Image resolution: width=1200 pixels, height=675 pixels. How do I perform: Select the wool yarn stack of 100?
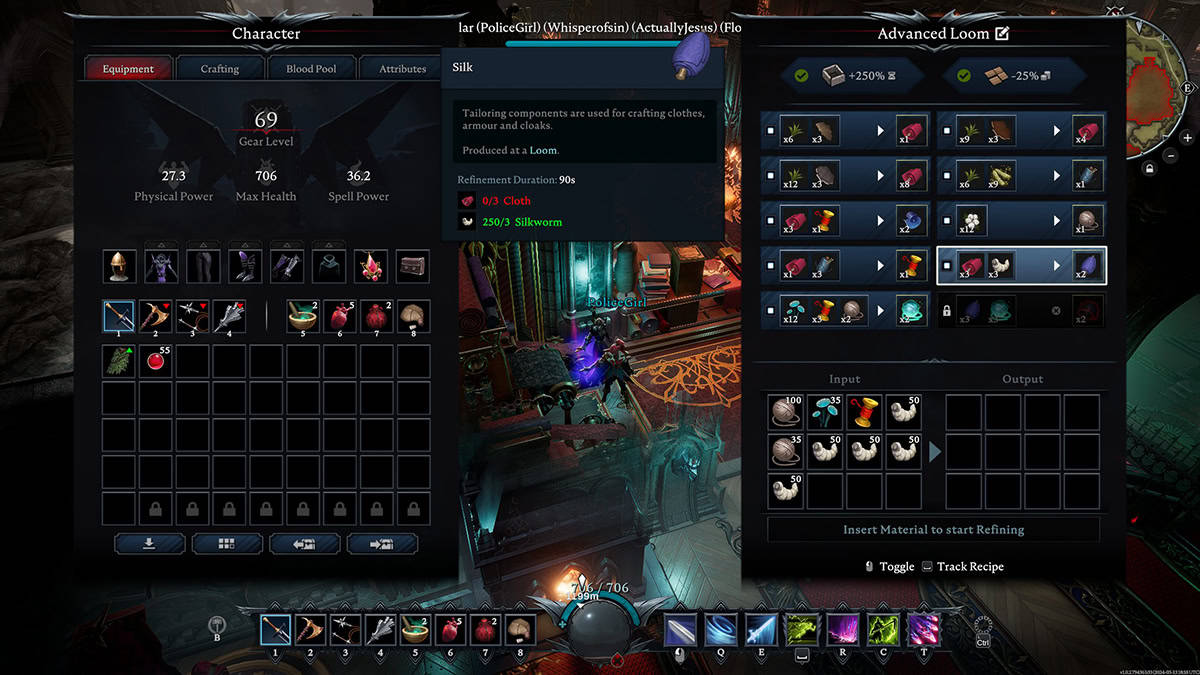pyautogui.click(x=786, y=412)
